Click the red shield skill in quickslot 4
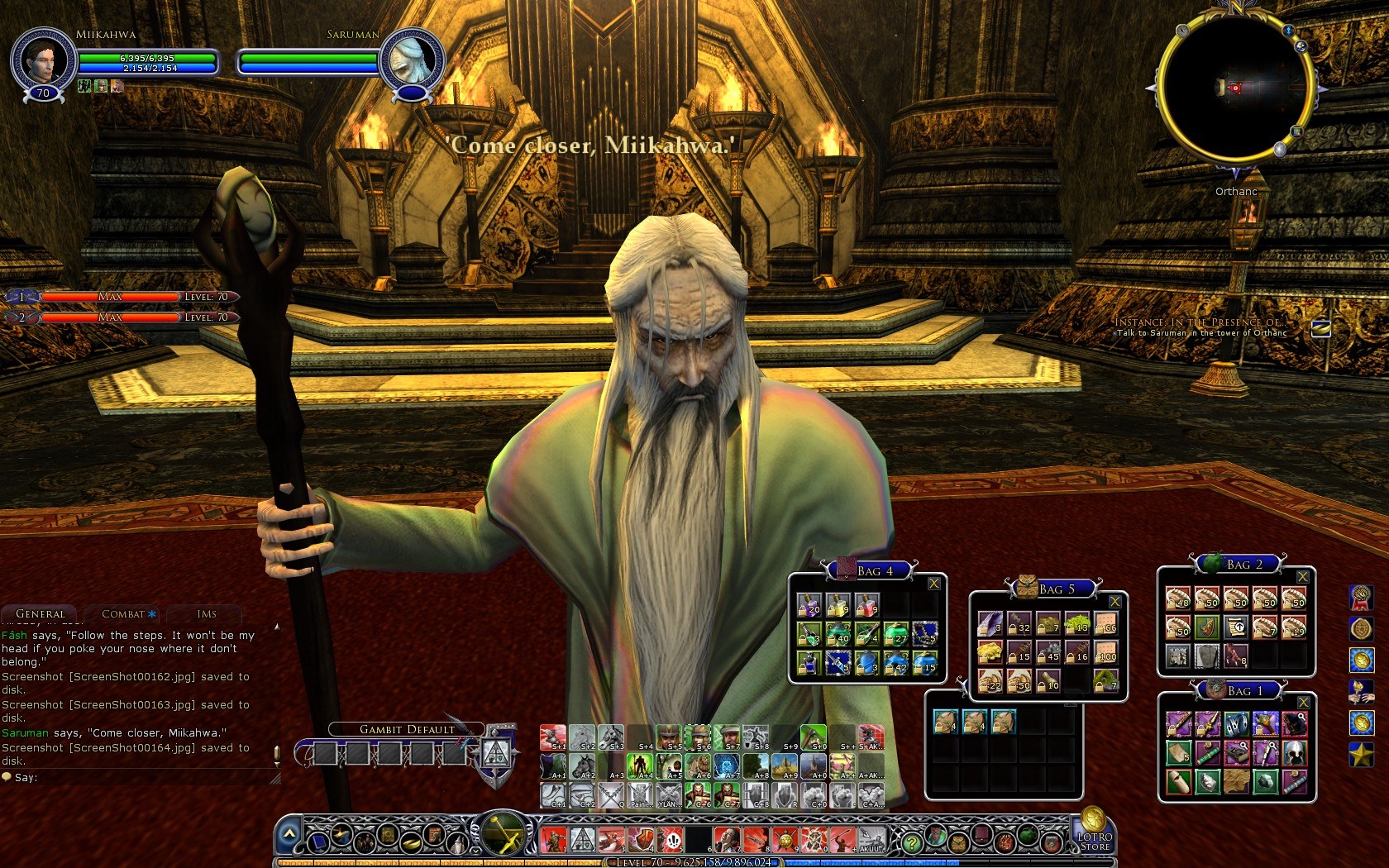1389x868 pixels. click(640, 841)
